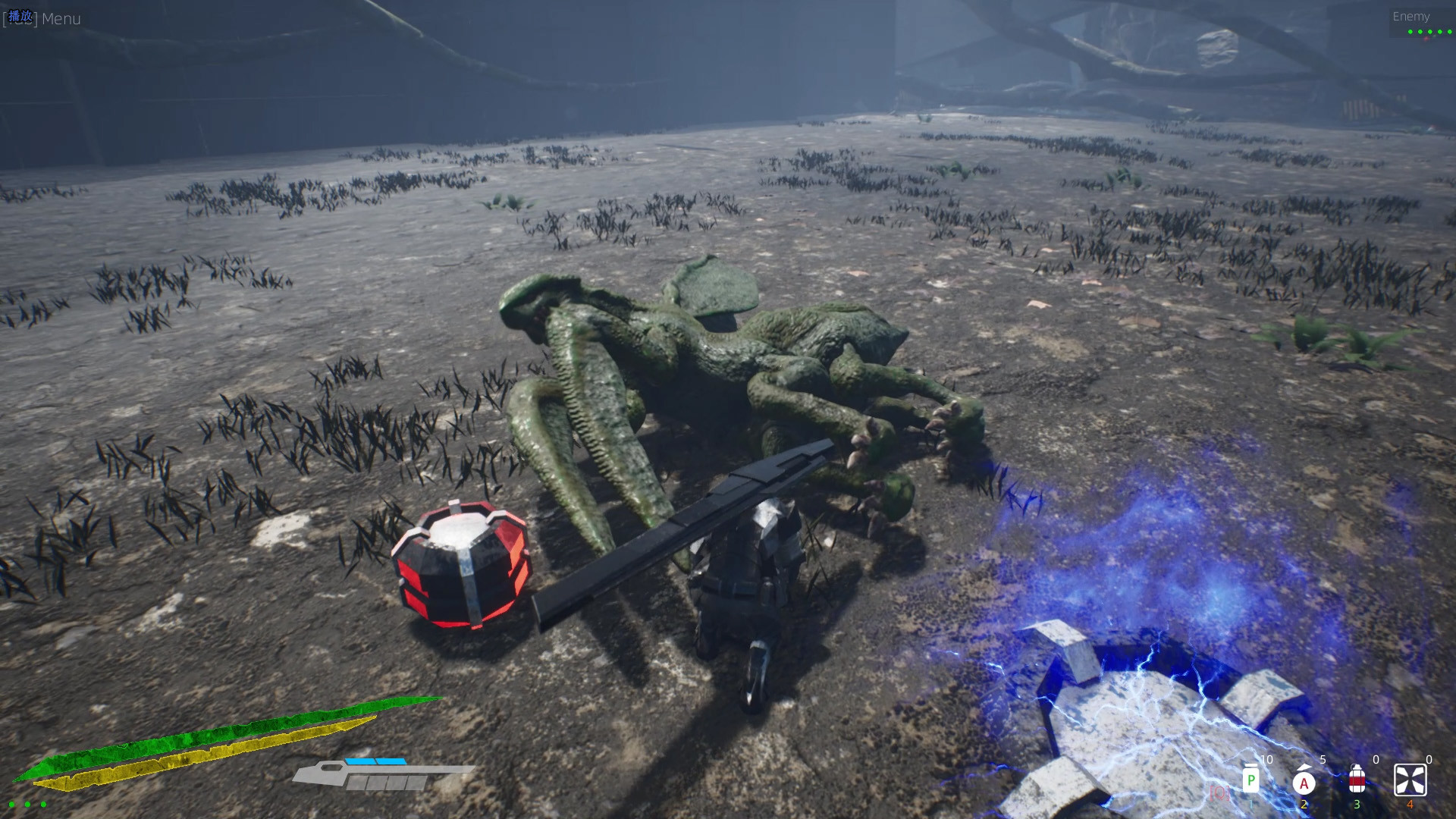
Task: Select the grenade item in hotbar slot 3
Action: [1357, 780]
